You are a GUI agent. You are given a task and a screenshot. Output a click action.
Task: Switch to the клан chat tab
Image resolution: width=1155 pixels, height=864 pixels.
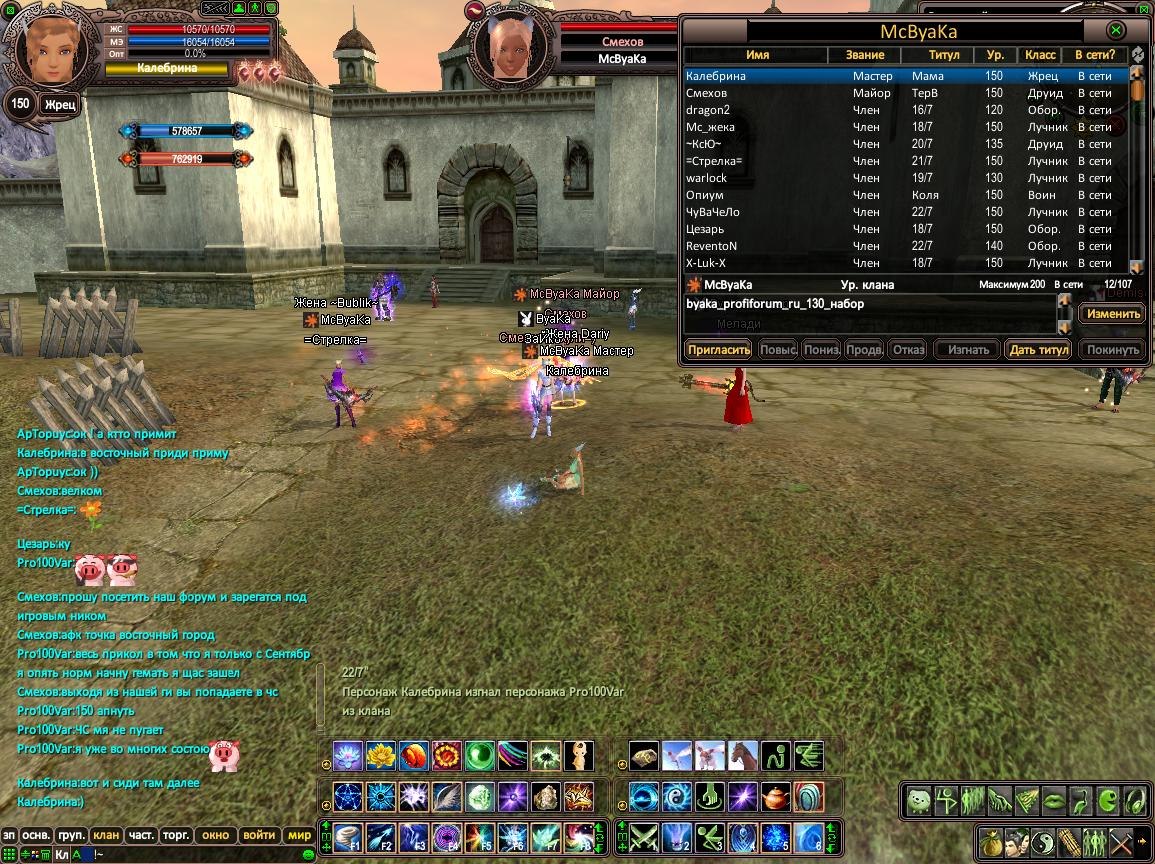point(105,835)
